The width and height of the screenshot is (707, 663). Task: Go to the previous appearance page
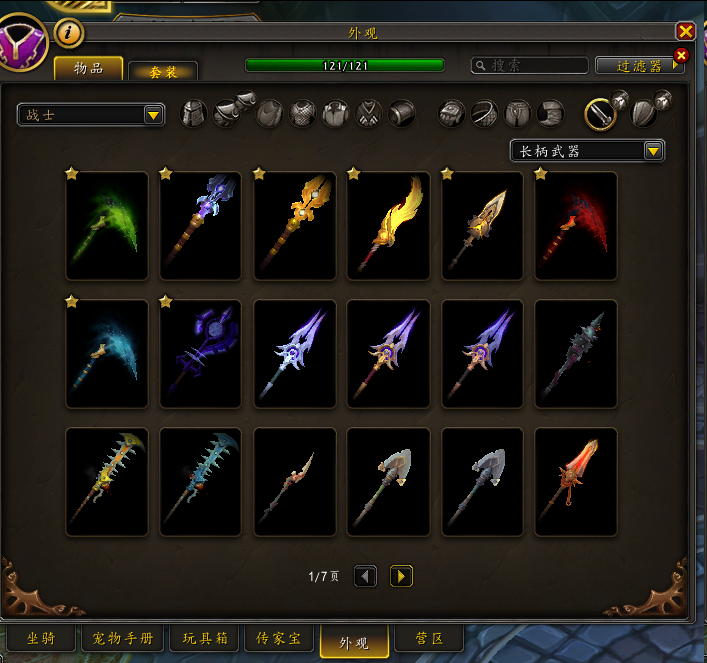click(x=366, y=576)
